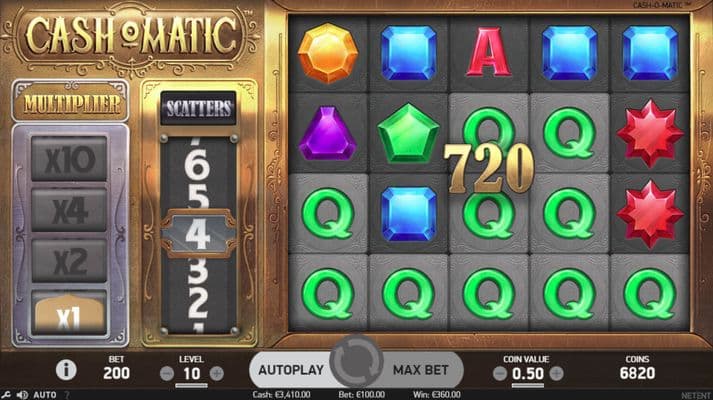
Task: Start Autoplay
Action: [291, 369]
